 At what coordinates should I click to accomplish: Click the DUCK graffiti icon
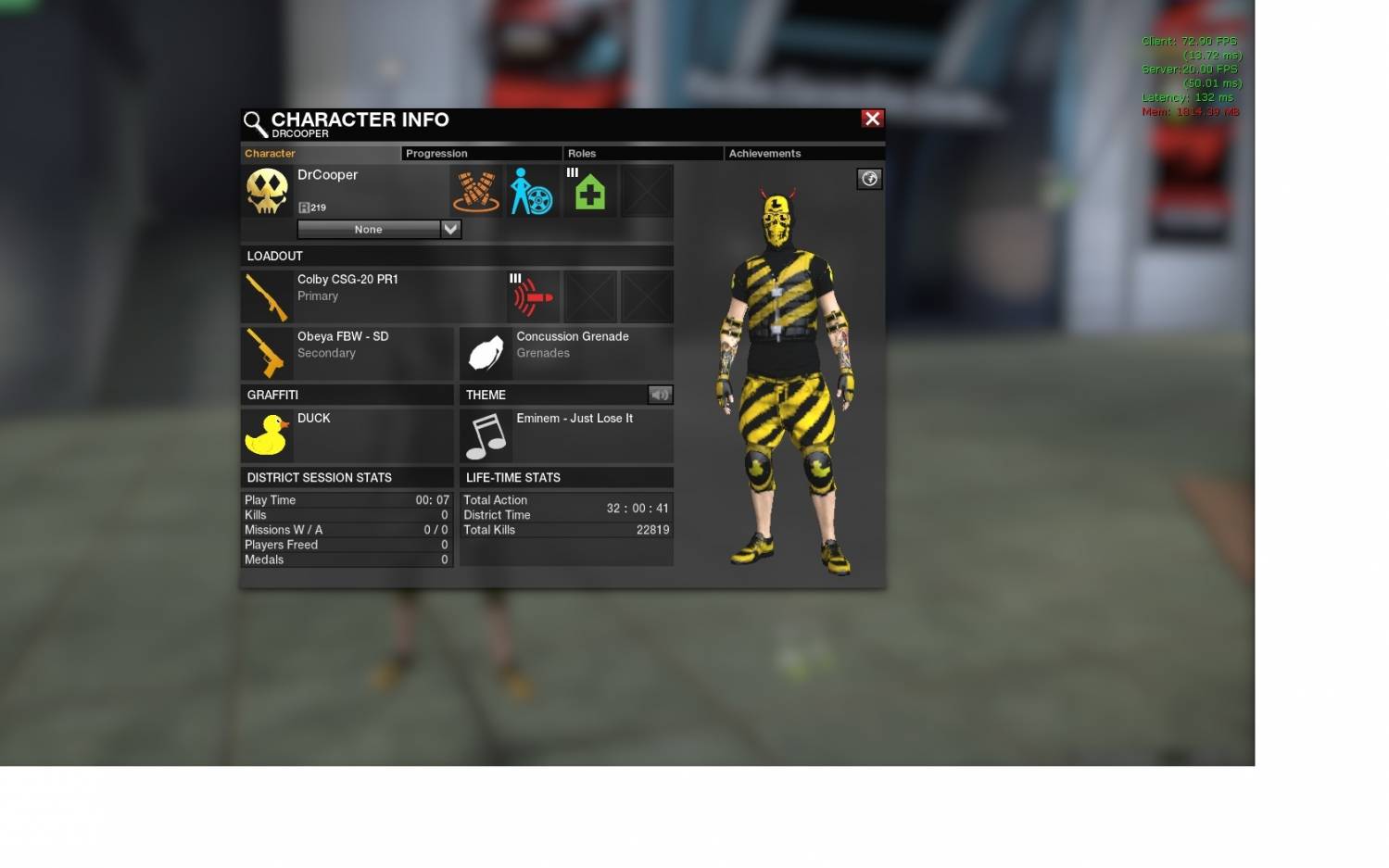coord(267,434)
